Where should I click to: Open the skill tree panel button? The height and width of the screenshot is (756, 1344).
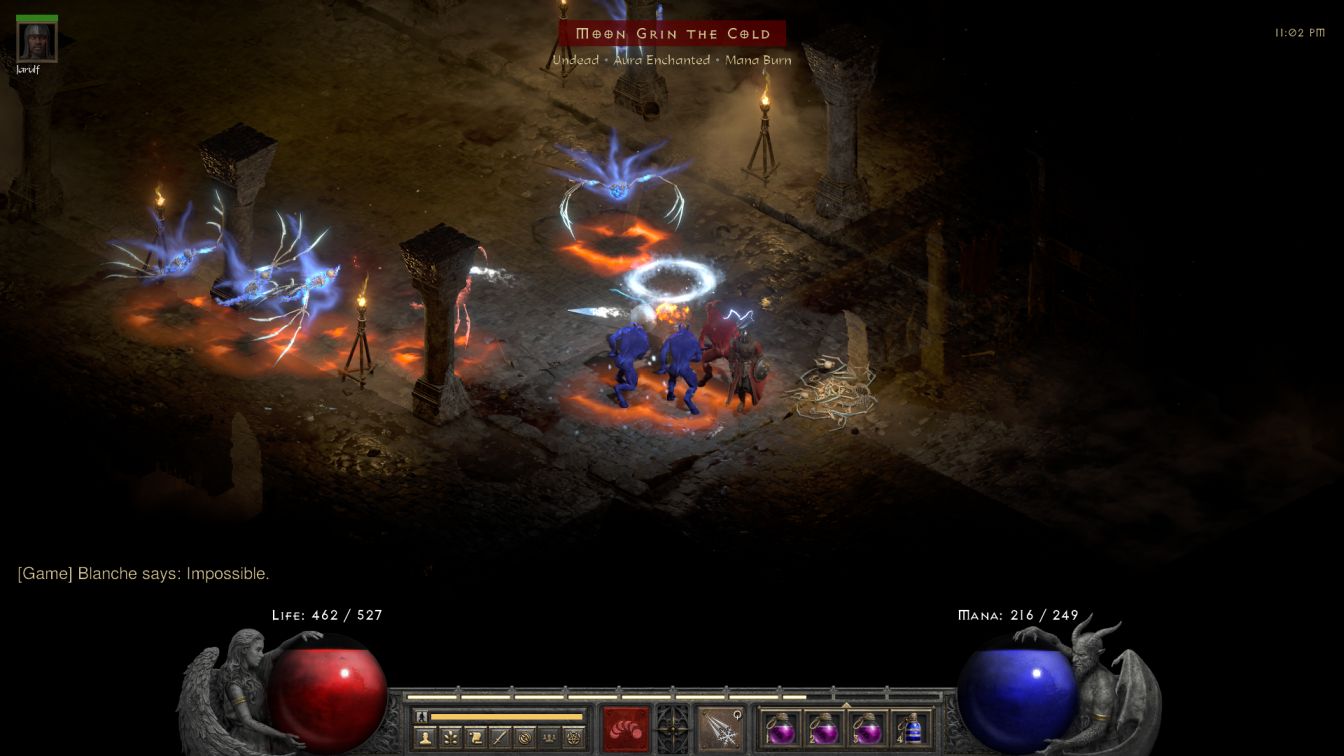pyautogui.click(x=451, y=738)
